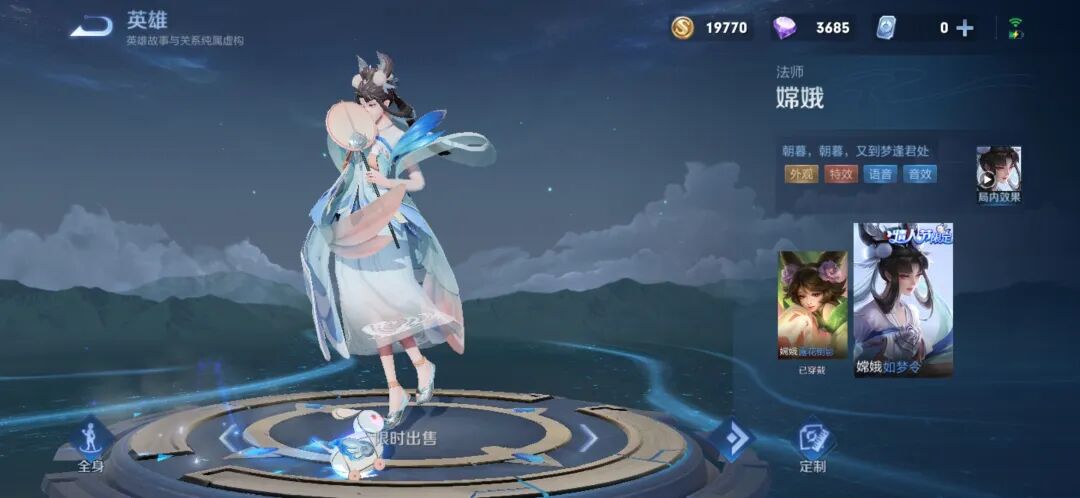Select the 外观 appearance tag
This screenshot has height=498, width=1080.
pos(801,174)
